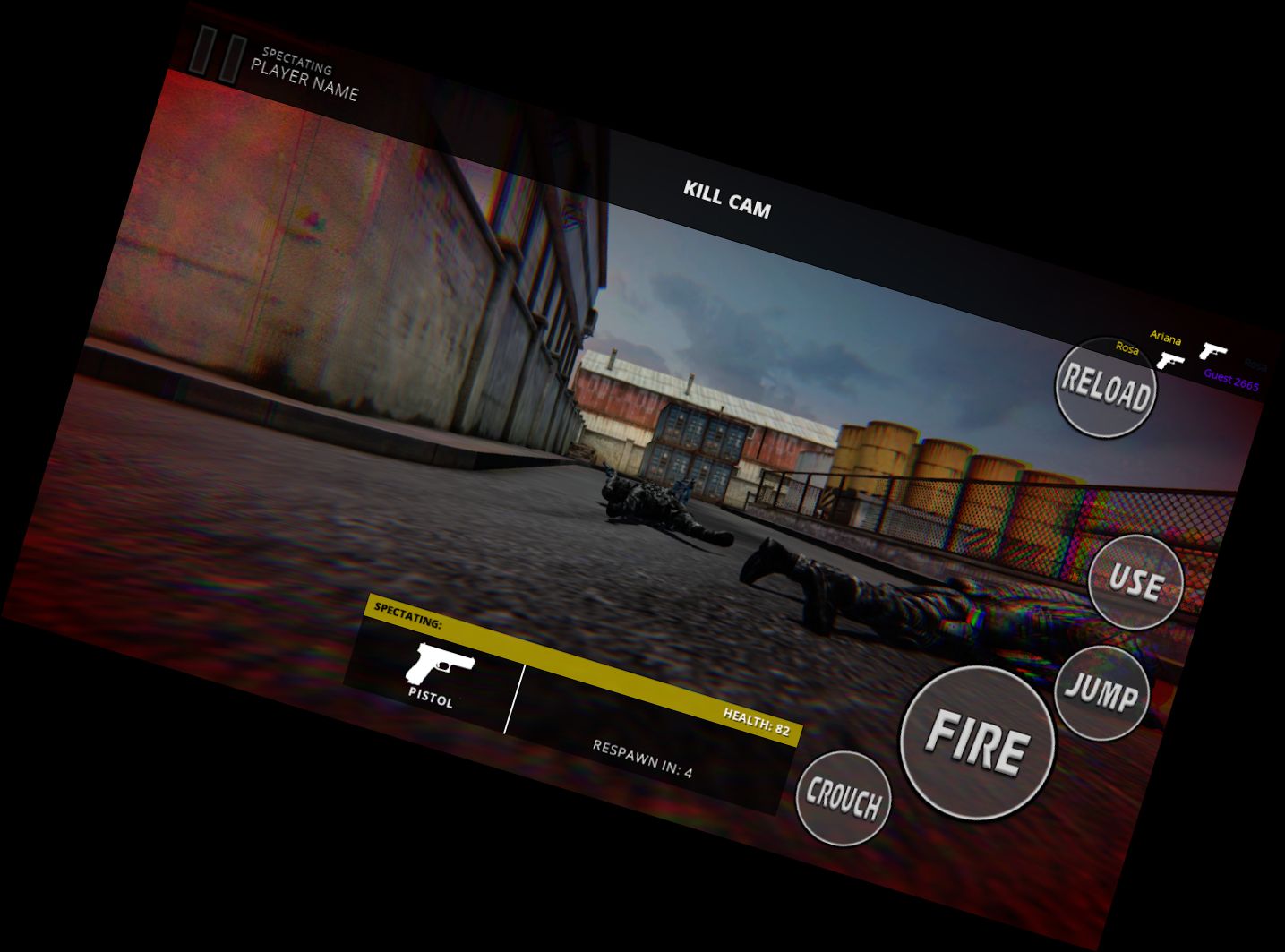The width and height of the screenshot is (1285, 952).
Task: Tap the JUMP button
Action: (1101, 692)
